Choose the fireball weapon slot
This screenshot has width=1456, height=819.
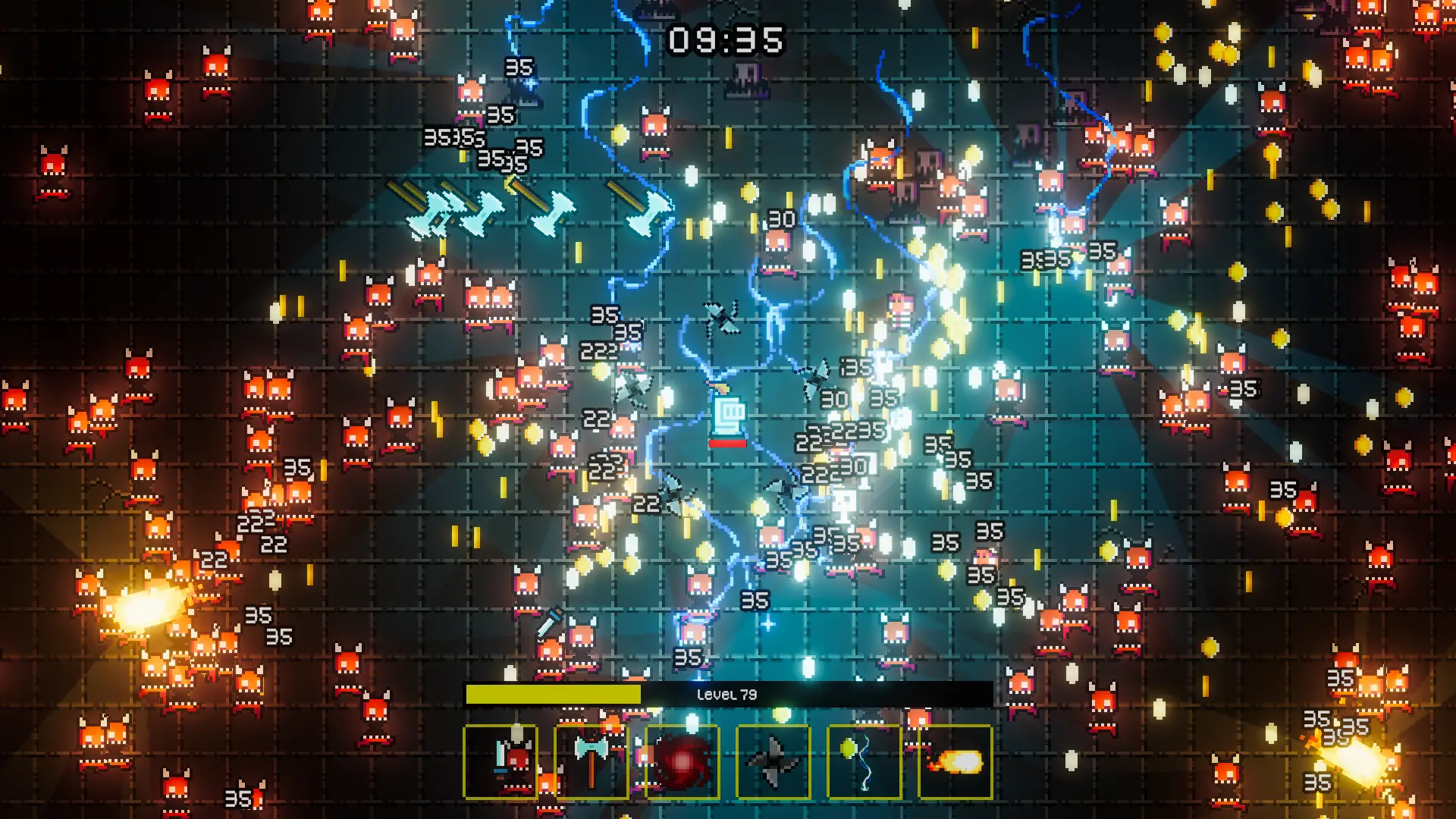[x=955, y=761]
